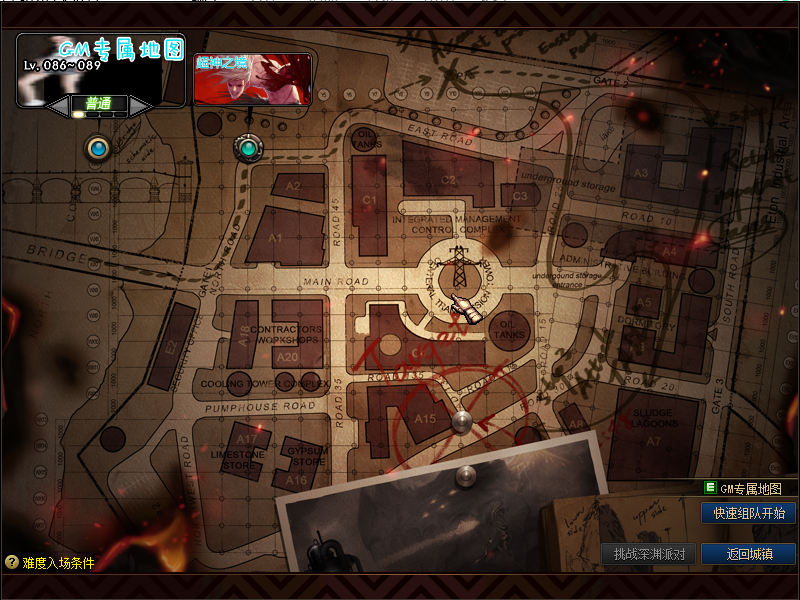Show the 难度入场条件 difficulty entry conditions
Screen dimensions: 800x600
coord(50,563)
